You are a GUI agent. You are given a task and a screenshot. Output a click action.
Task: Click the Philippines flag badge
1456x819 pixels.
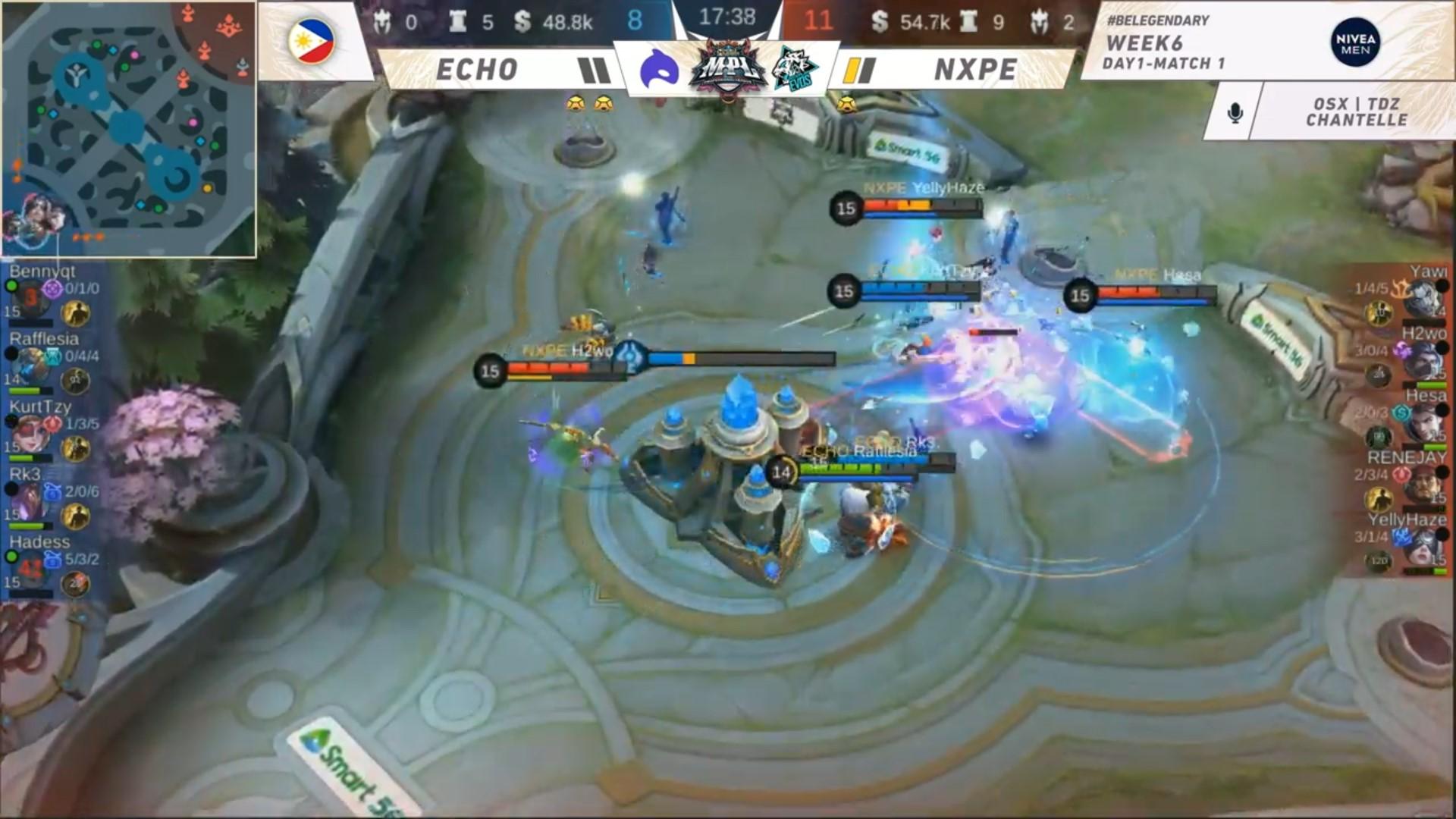pos(312,41)
